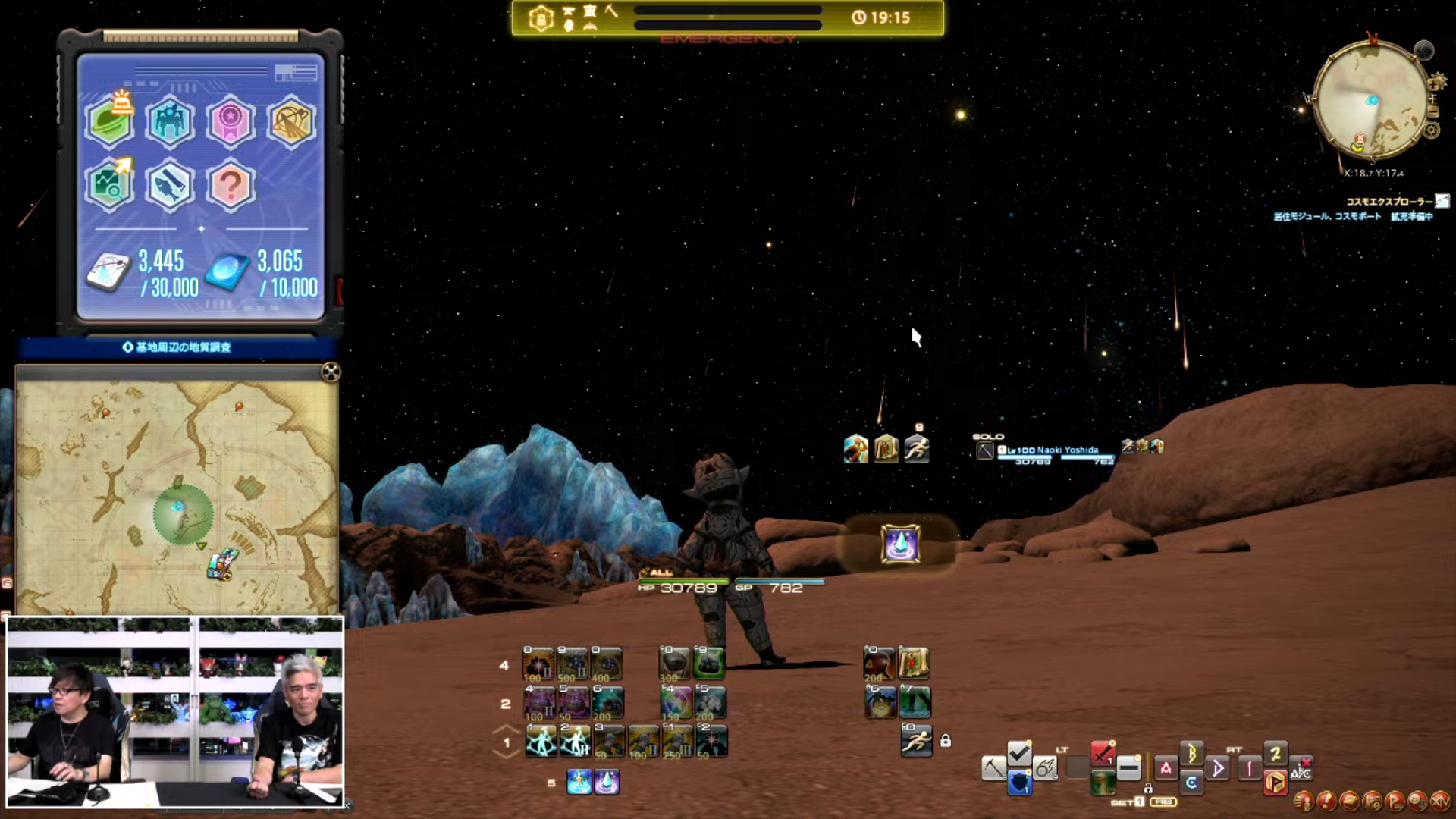Select the teal mech hexagon icon
1456x819 pixels.
click(x=170, y=121)
